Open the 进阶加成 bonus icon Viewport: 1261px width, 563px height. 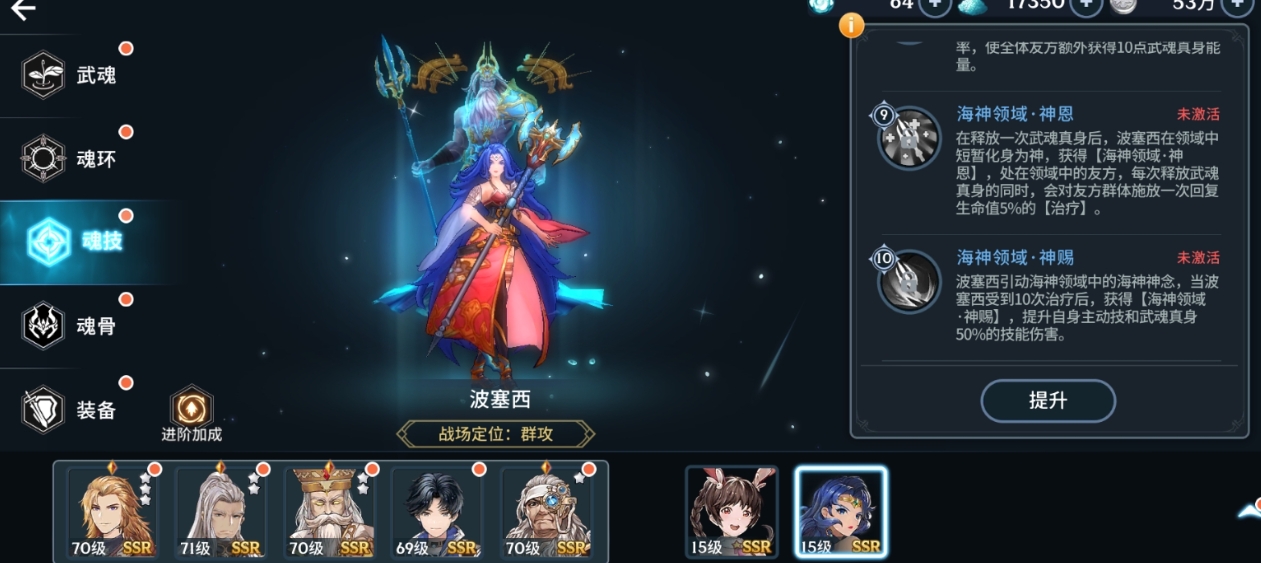point(191,409)
